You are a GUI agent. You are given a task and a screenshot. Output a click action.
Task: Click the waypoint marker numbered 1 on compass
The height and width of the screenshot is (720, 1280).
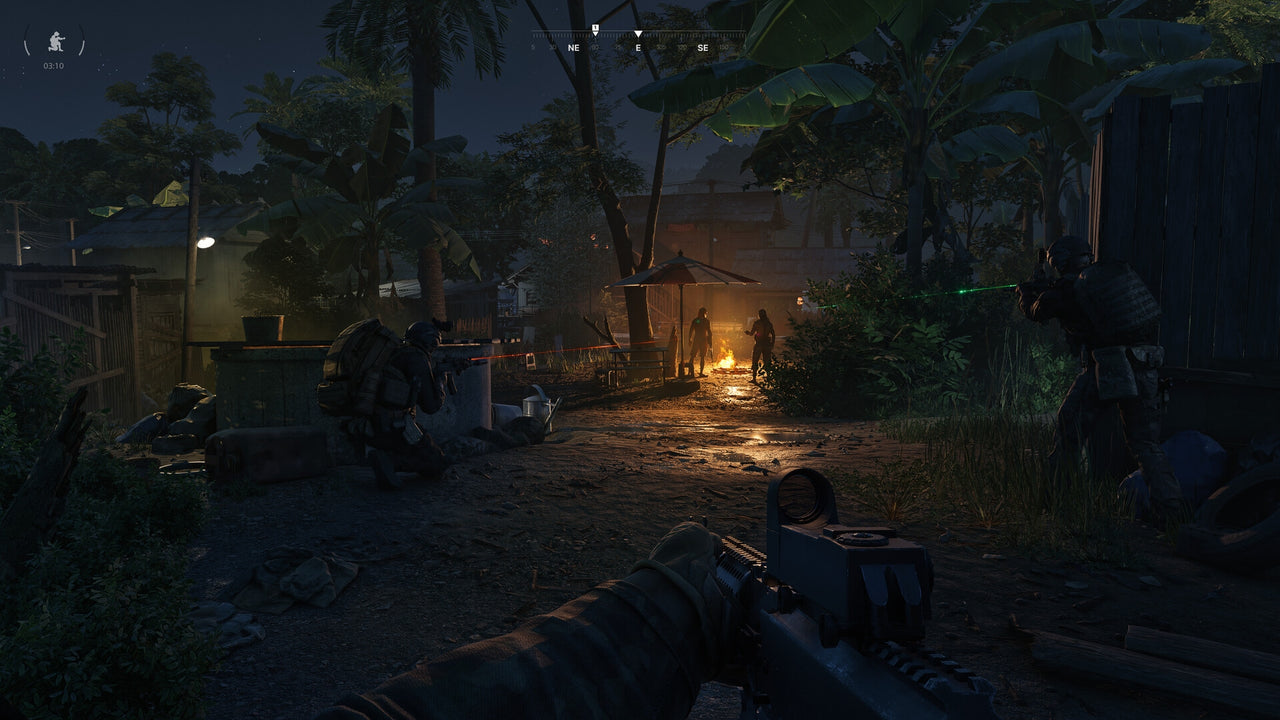pos(596,28)
